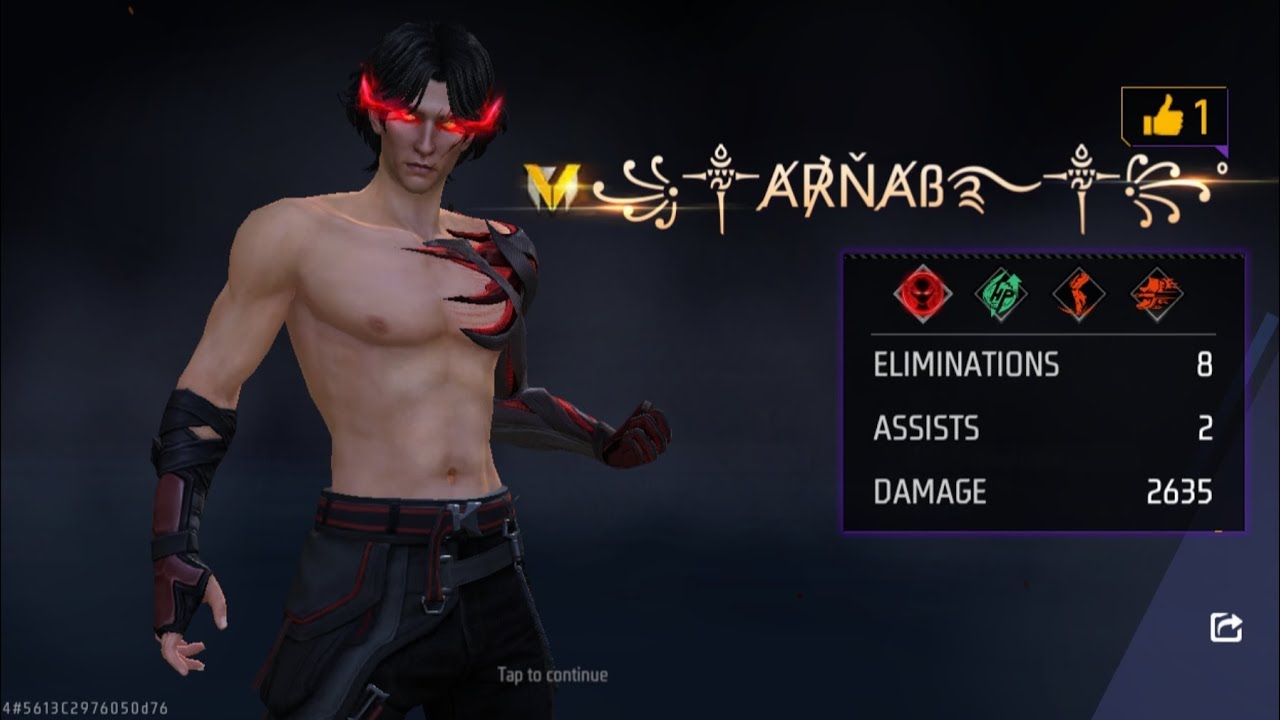The height and width of the screenshot is (720, 1280).
Task: Share the result using the share icon
Action: pyautogui.click(x=1225, y=627)
